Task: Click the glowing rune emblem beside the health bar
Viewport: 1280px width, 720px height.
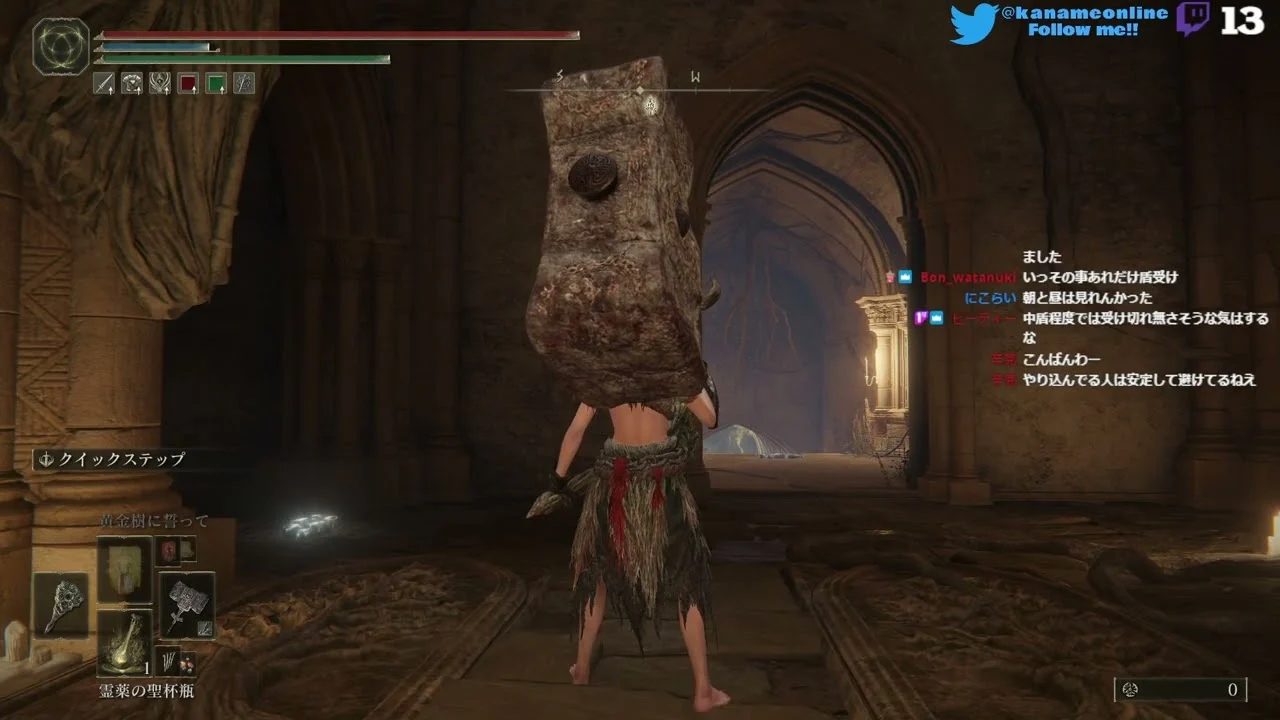Action: pos(61,48)
